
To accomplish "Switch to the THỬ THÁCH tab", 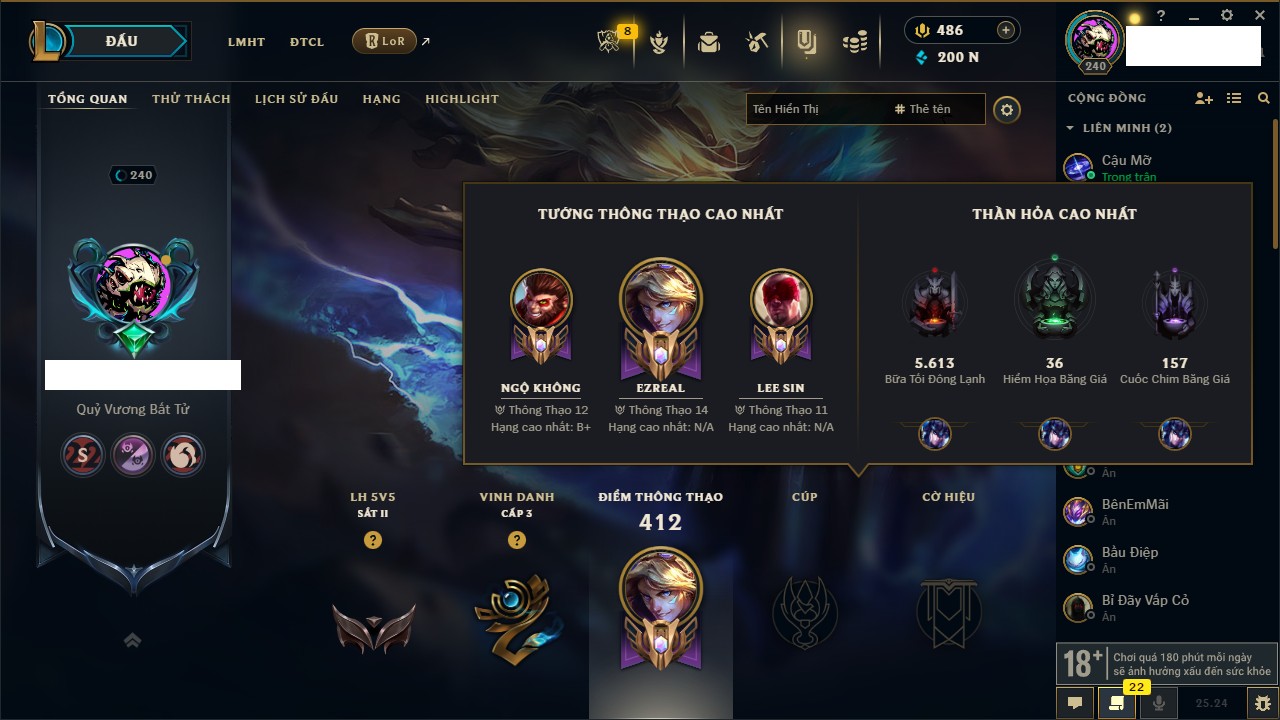I will coord(191,99).
